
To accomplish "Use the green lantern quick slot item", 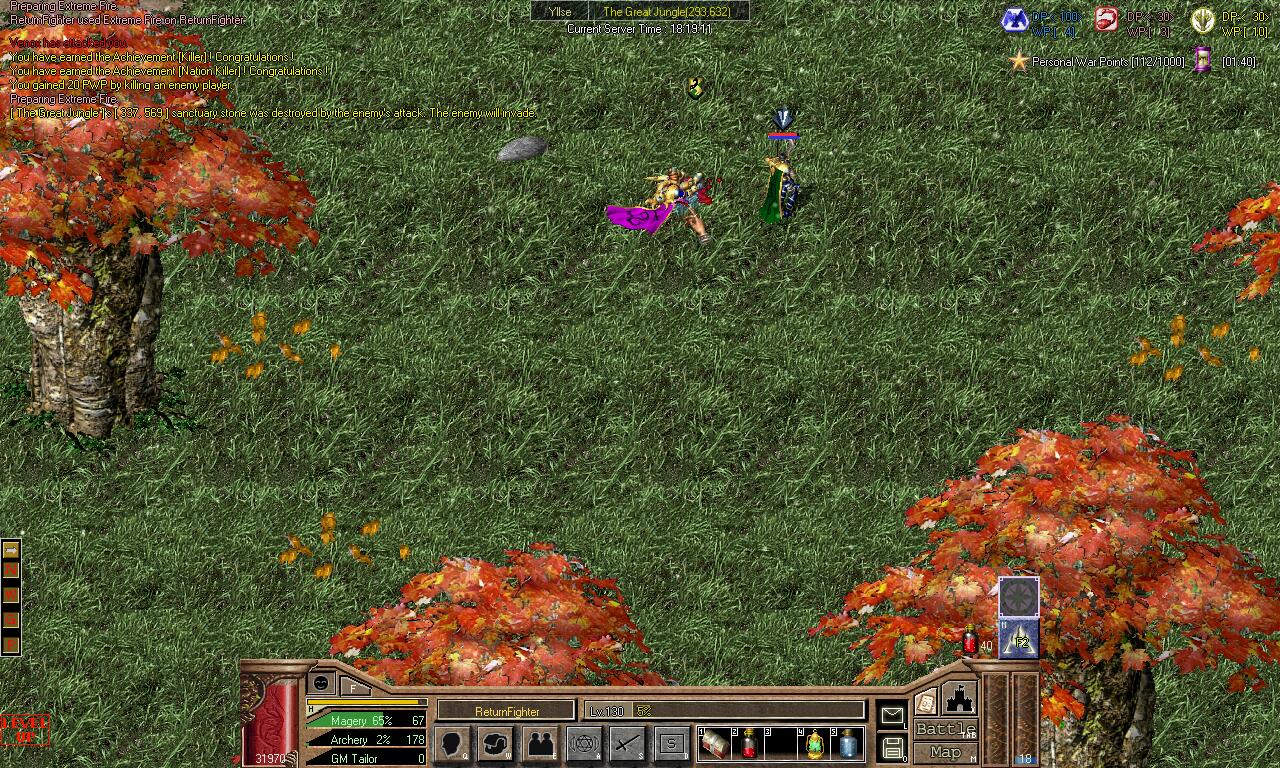I will (816, 744).
